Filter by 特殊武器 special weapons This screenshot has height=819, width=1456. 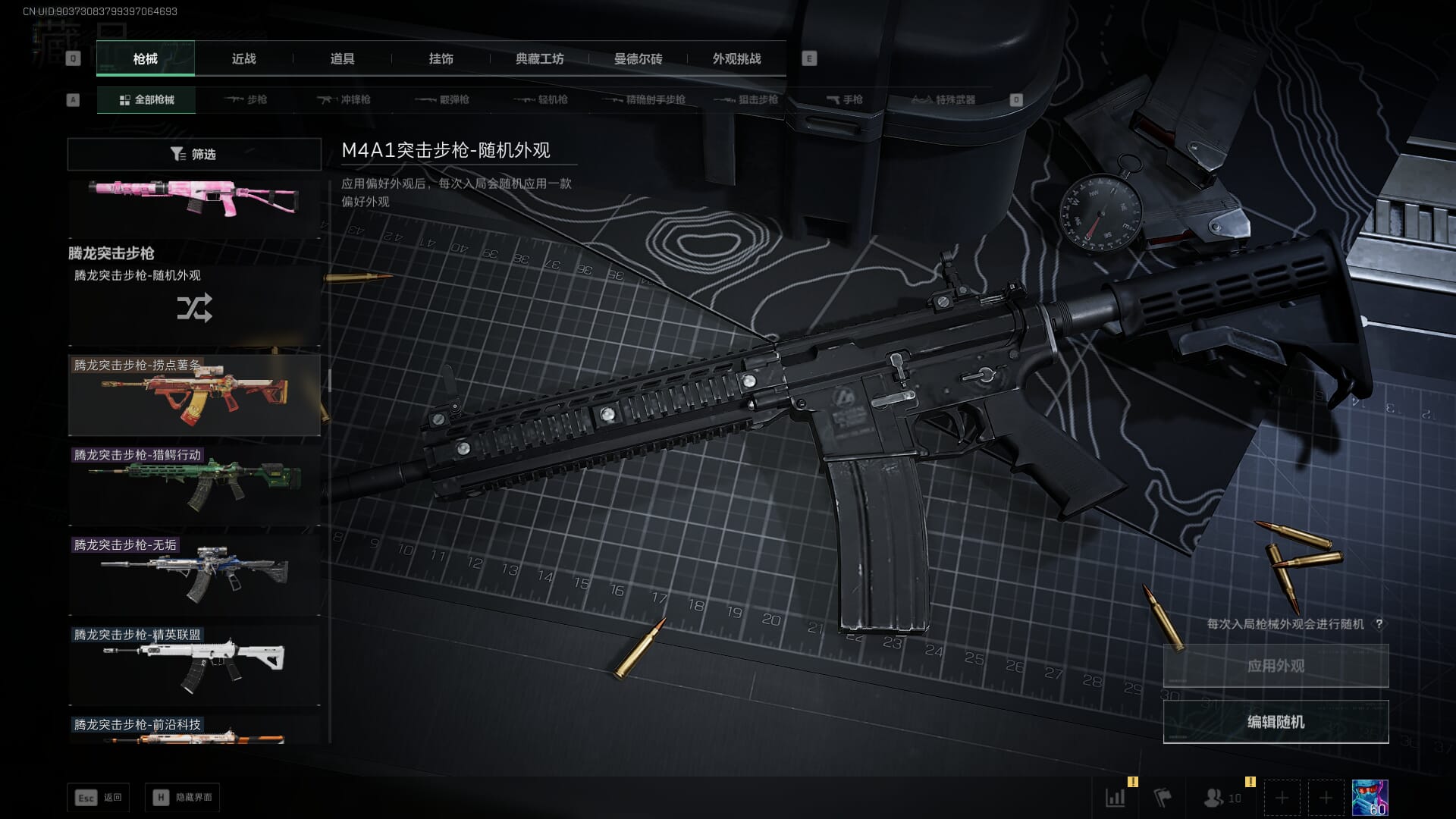[943, 100]
